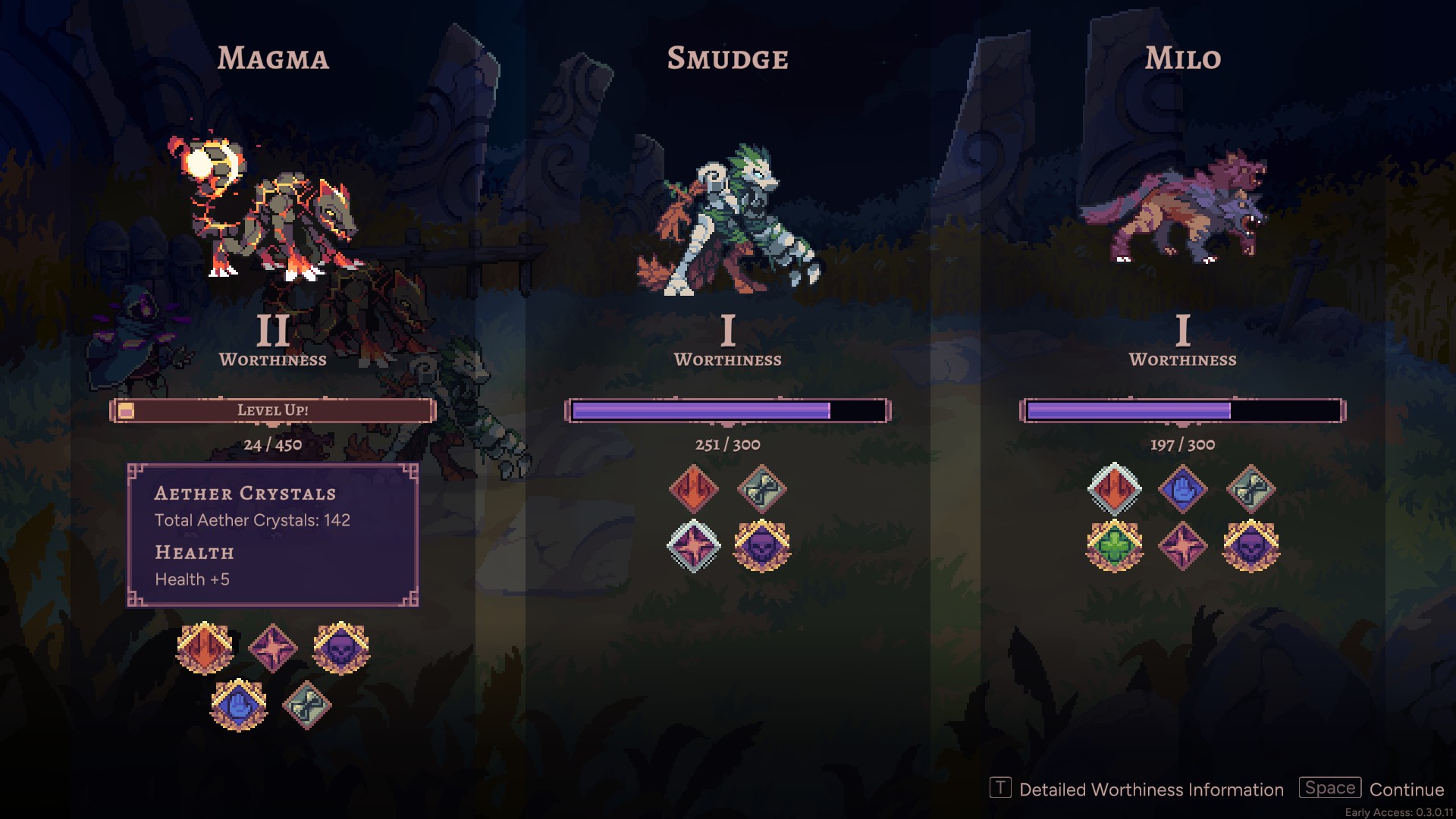Inspect Milo's gold-framed purple skull badge
This screenshot has height=819, width=1456.
coord(1251,546)
